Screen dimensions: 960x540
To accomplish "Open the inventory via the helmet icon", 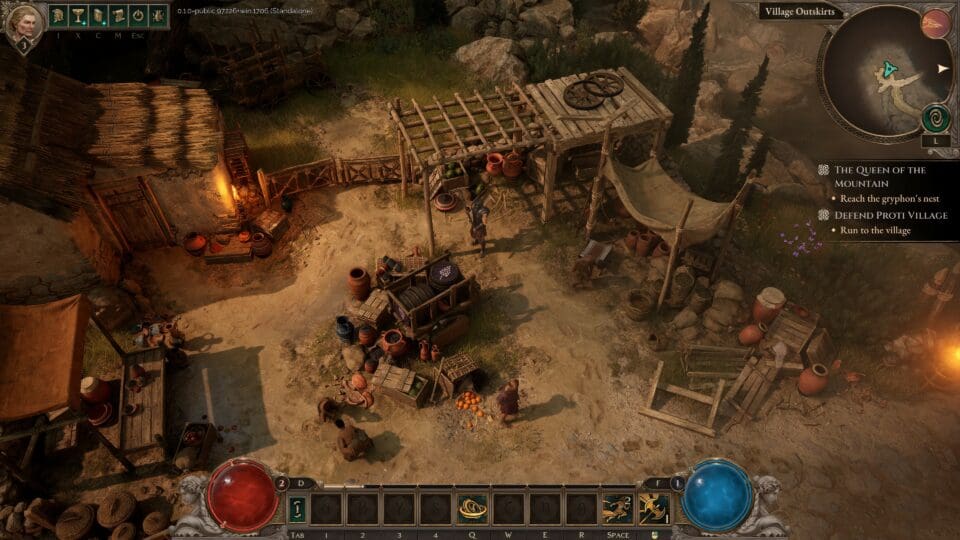I will coord(59,17).
